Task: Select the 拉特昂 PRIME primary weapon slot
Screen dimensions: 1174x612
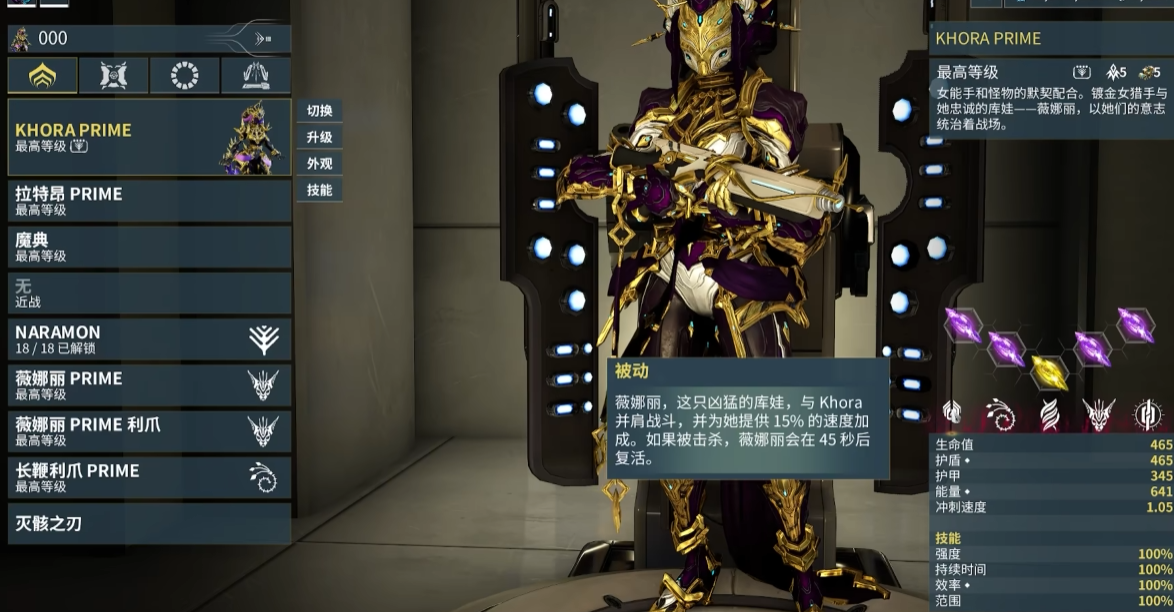Action: click(x=150, y=201)
